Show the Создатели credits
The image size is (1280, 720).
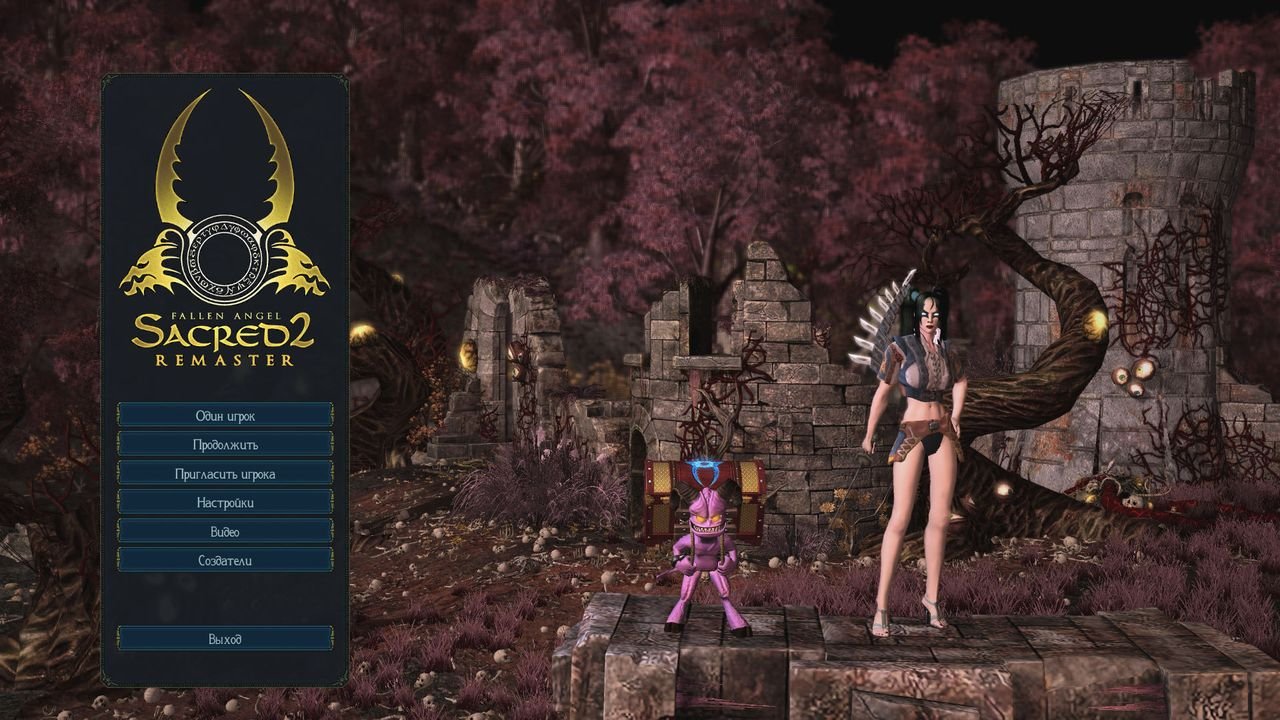225,560
